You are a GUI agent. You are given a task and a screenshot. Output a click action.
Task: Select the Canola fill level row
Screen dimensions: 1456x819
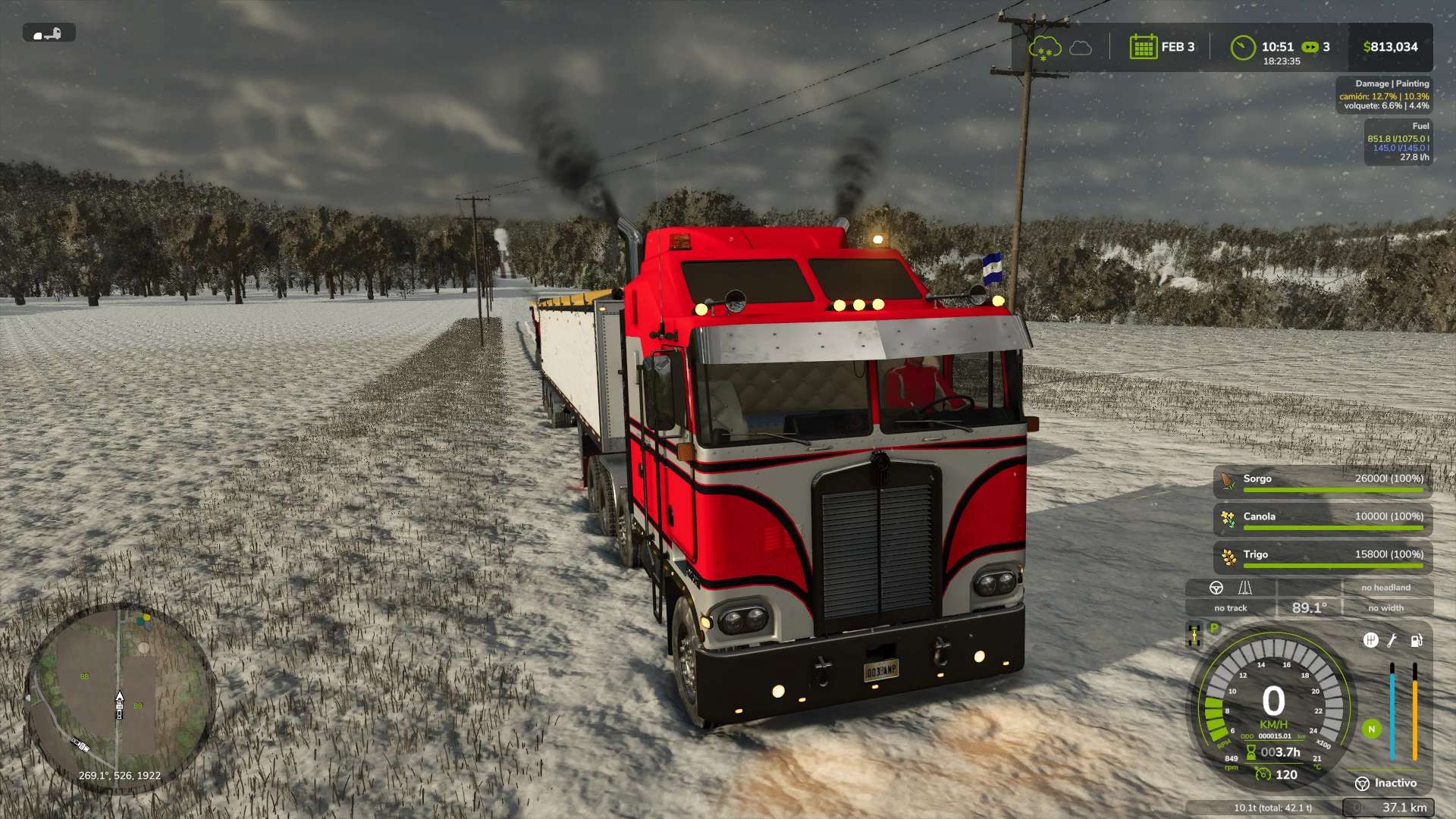click(x=1323, y=519)
